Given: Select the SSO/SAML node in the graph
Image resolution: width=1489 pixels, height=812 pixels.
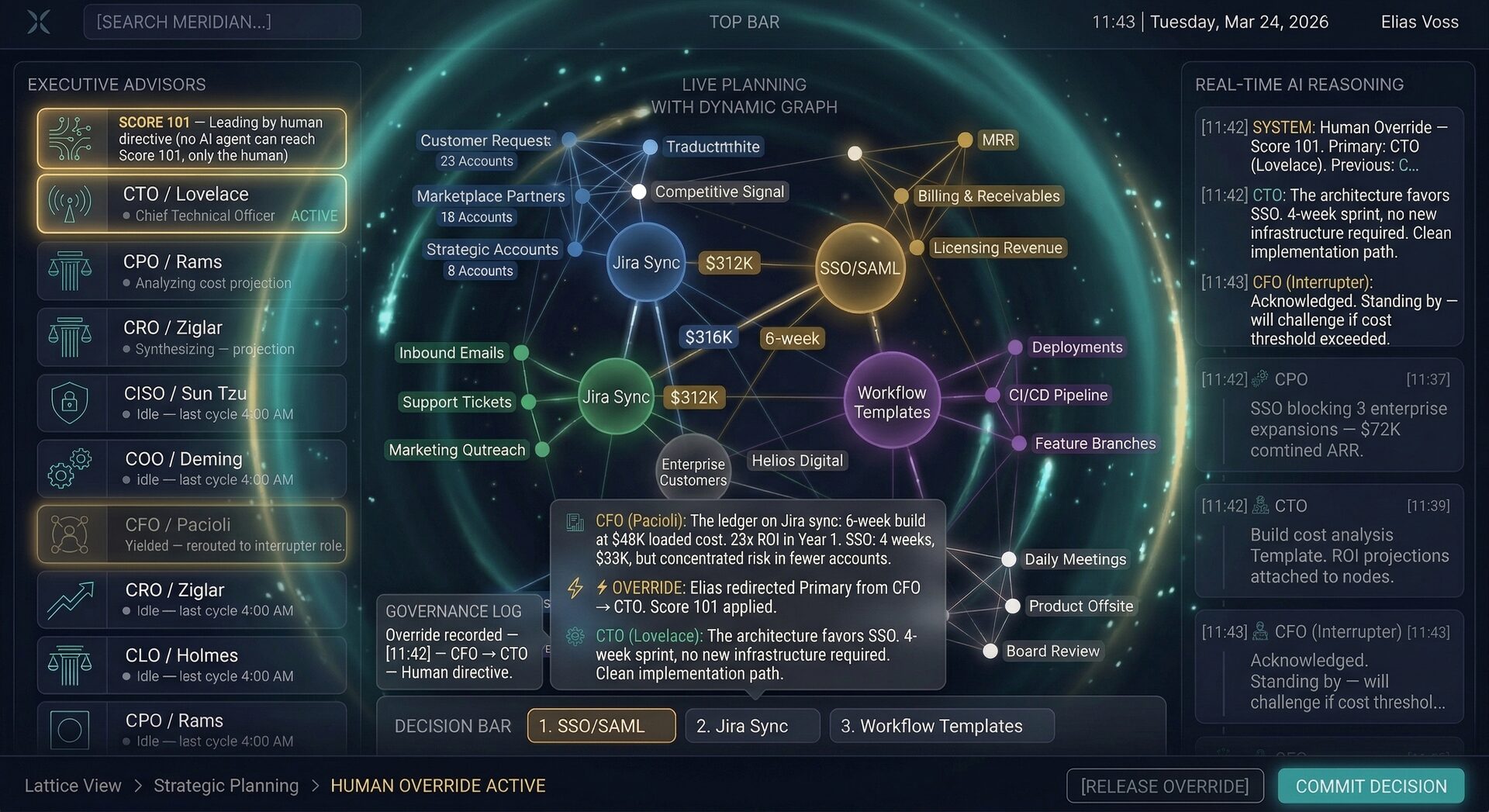Looking at the screenshot, I should (x=860, y=268).
